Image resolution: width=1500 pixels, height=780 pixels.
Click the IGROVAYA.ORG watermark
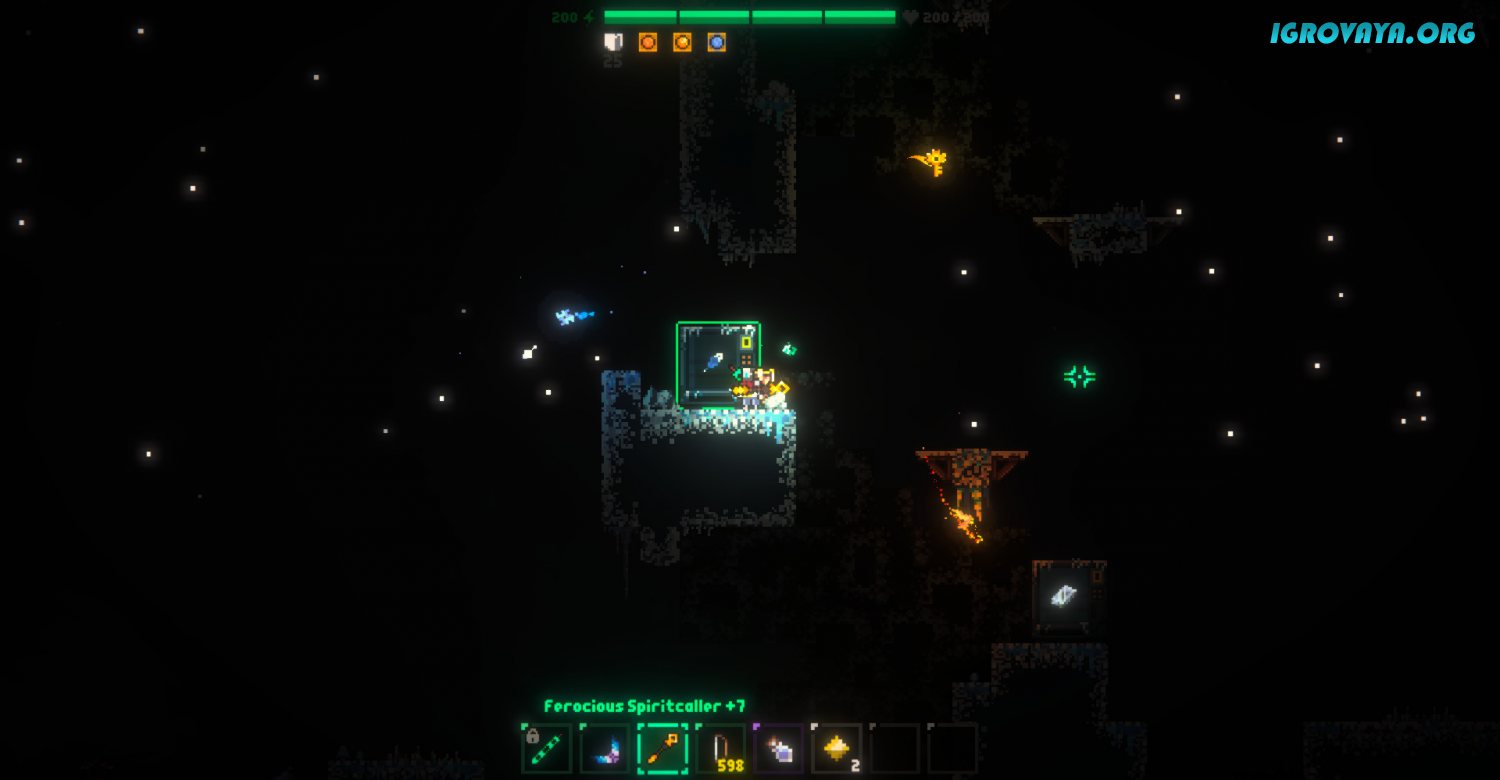(1372, 33)
